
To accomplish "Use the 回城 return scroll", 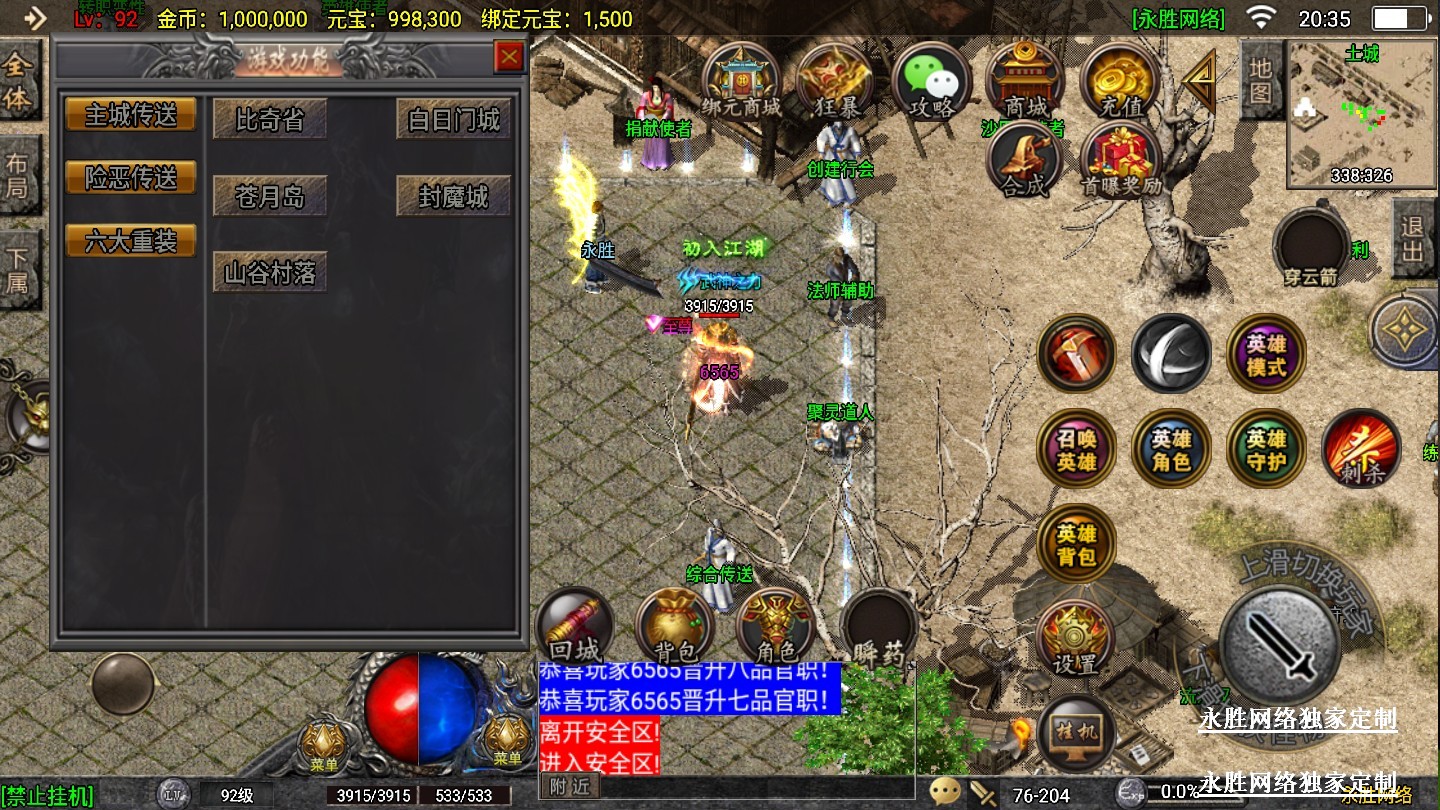I will (574, 627).
